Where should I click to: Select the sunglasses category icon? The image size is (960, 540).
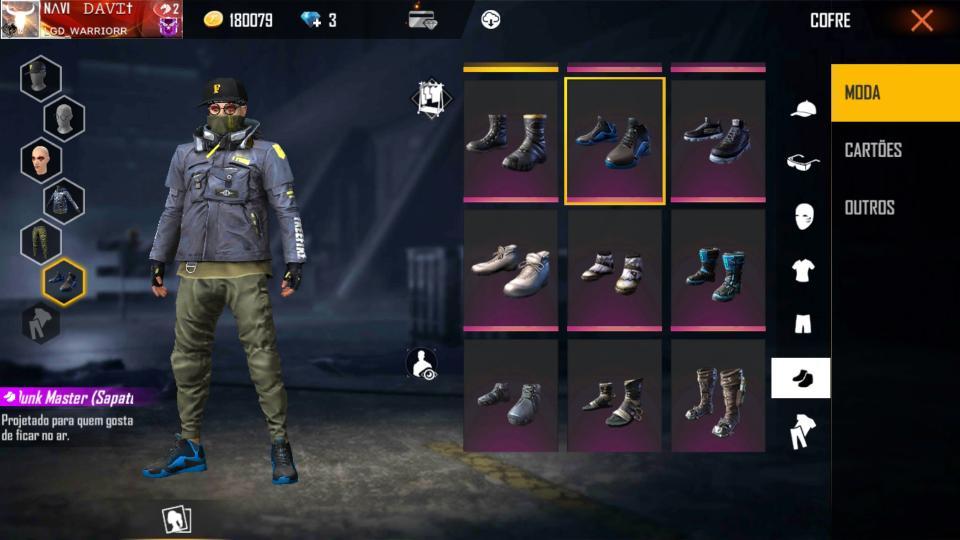(802, 162)
